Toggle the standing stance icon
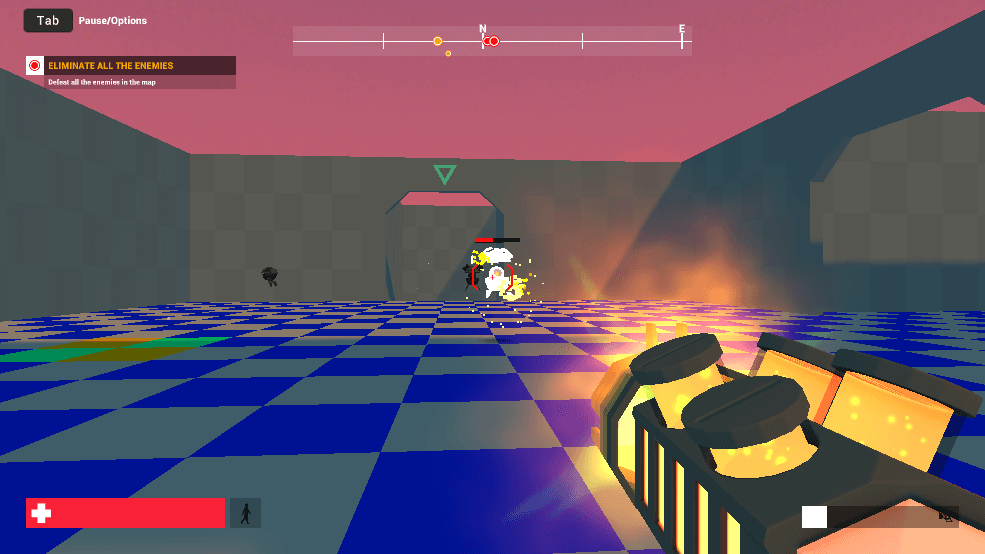Screen dimensions: 985x554 click(x=245, y=513)
